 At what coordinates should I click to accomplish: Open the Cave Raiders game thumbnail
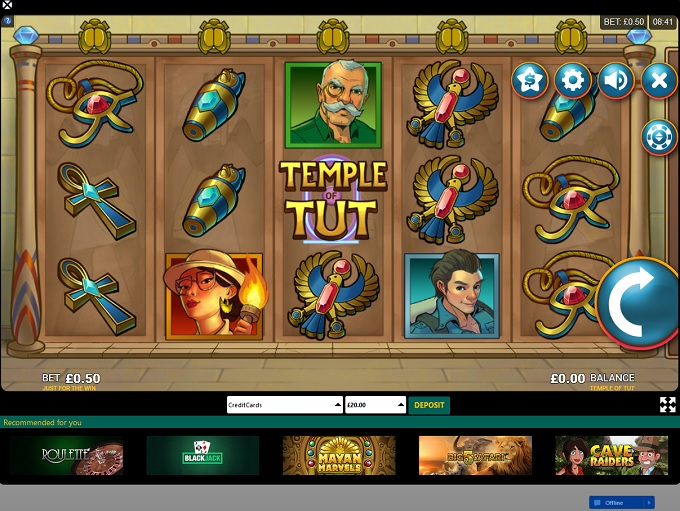(x=611, y=455)
